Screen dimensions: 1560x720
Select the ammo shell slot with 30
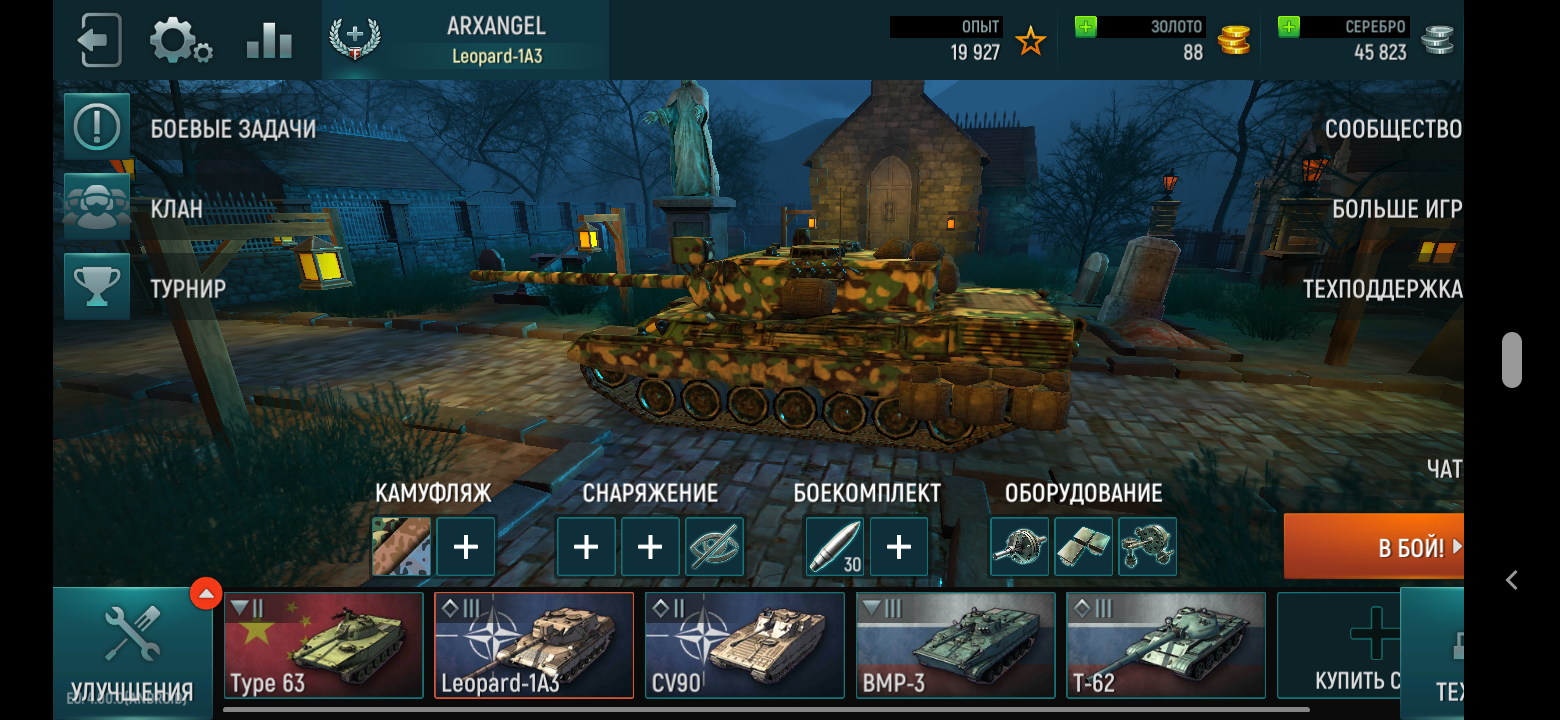(835, 547)
